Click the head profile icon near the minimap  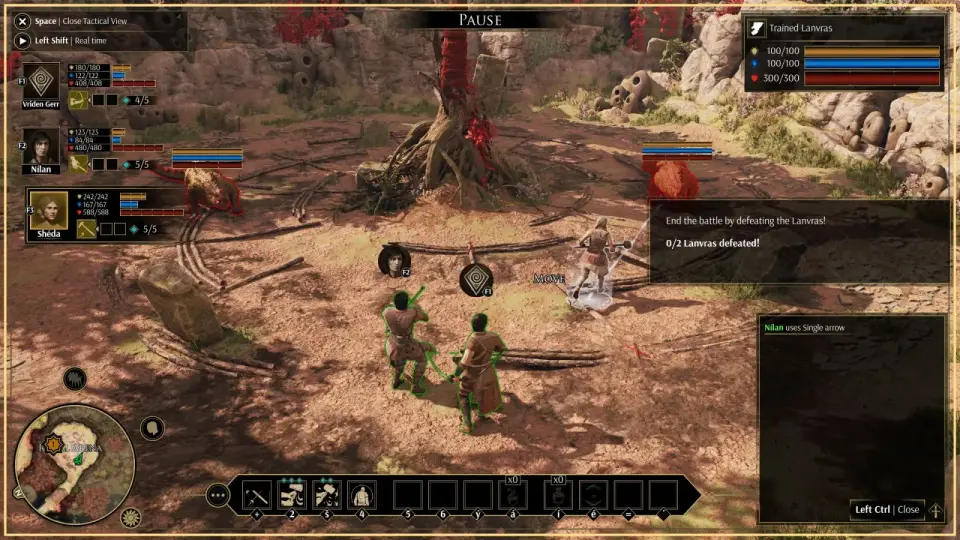click(152, 428)
